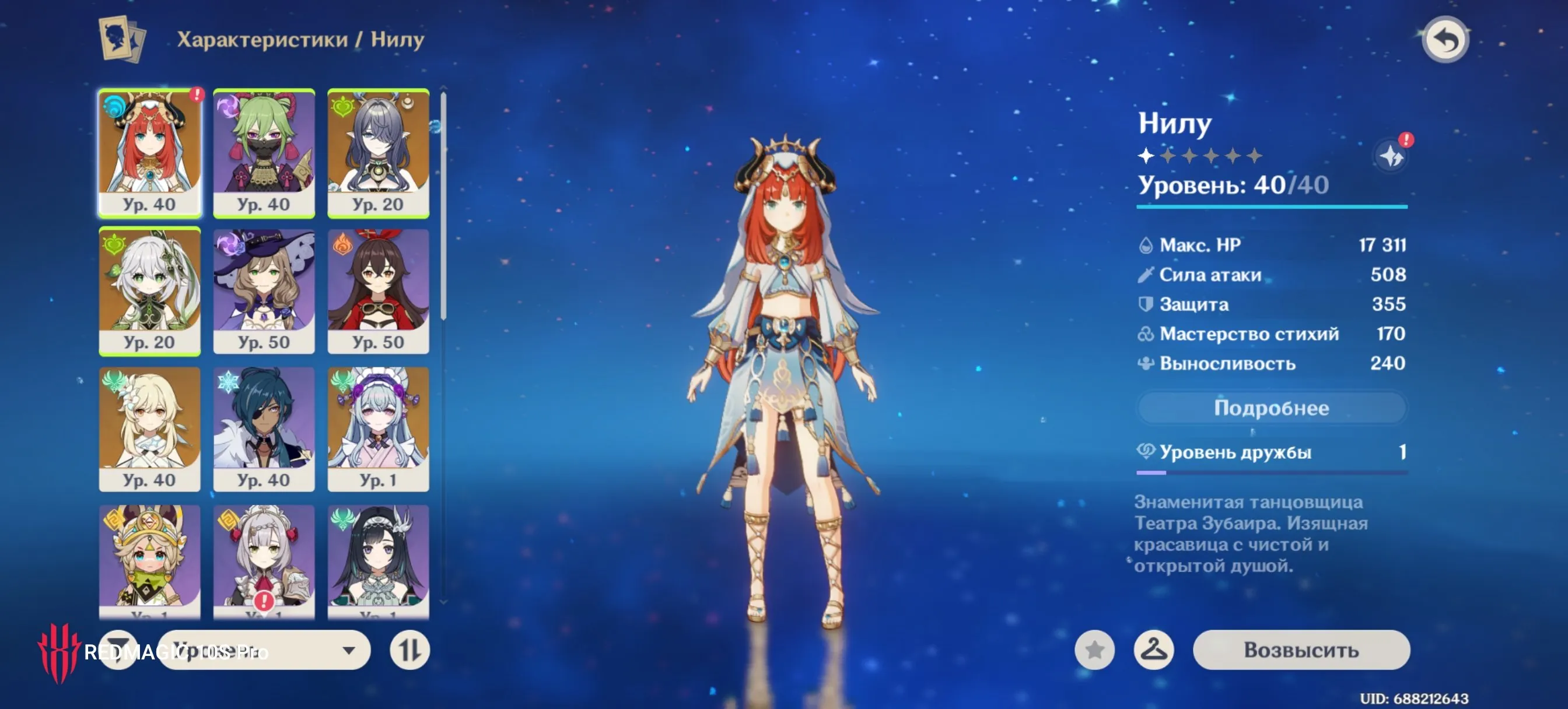Viewport: 1568px width, 709px height.
Task: Select Kuki Shinobu's character card
Action: tap(264, 152)
